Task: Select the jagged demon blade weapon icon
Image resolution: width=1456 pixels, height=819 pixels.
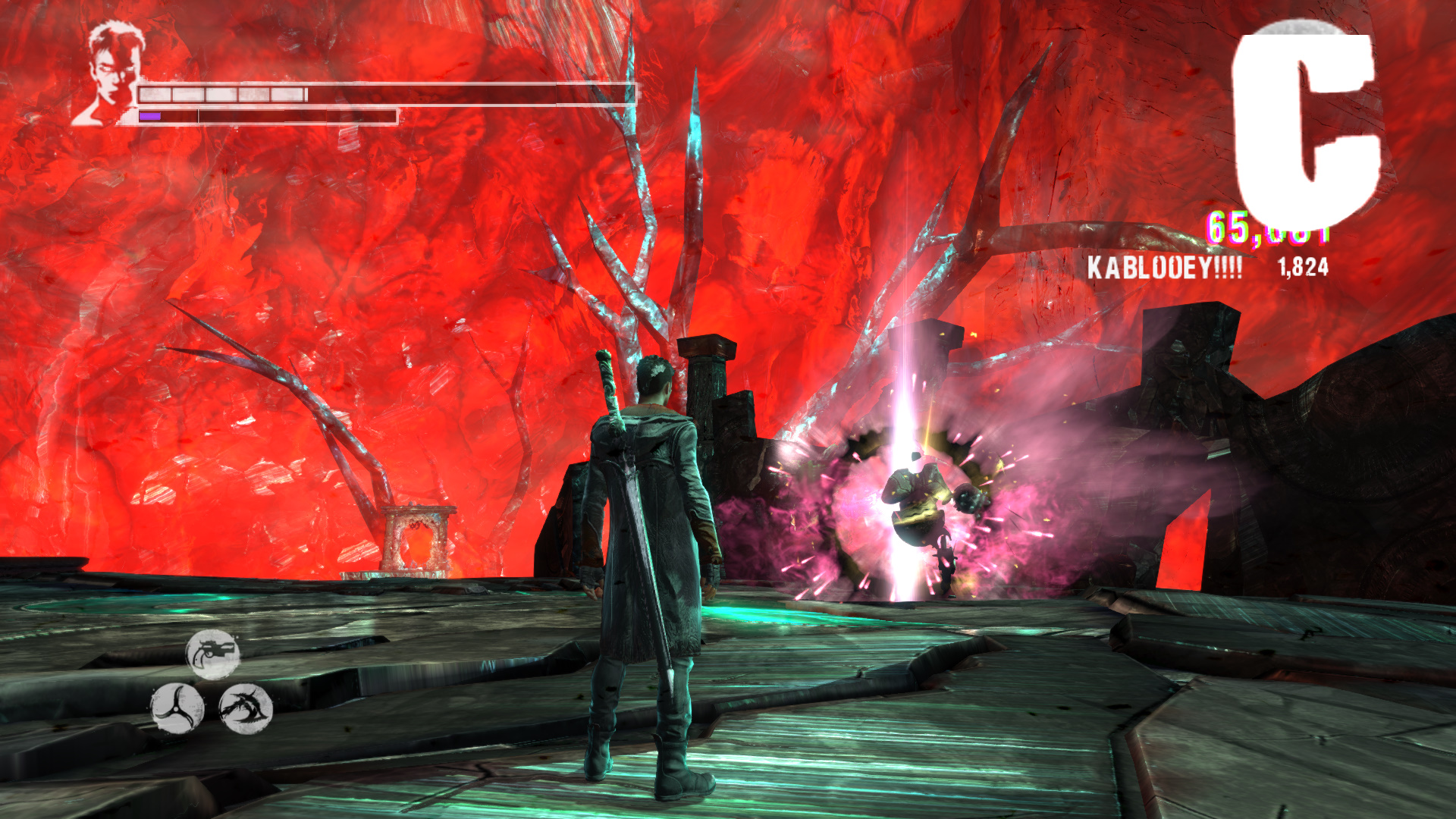Action: tap(246, 708)
